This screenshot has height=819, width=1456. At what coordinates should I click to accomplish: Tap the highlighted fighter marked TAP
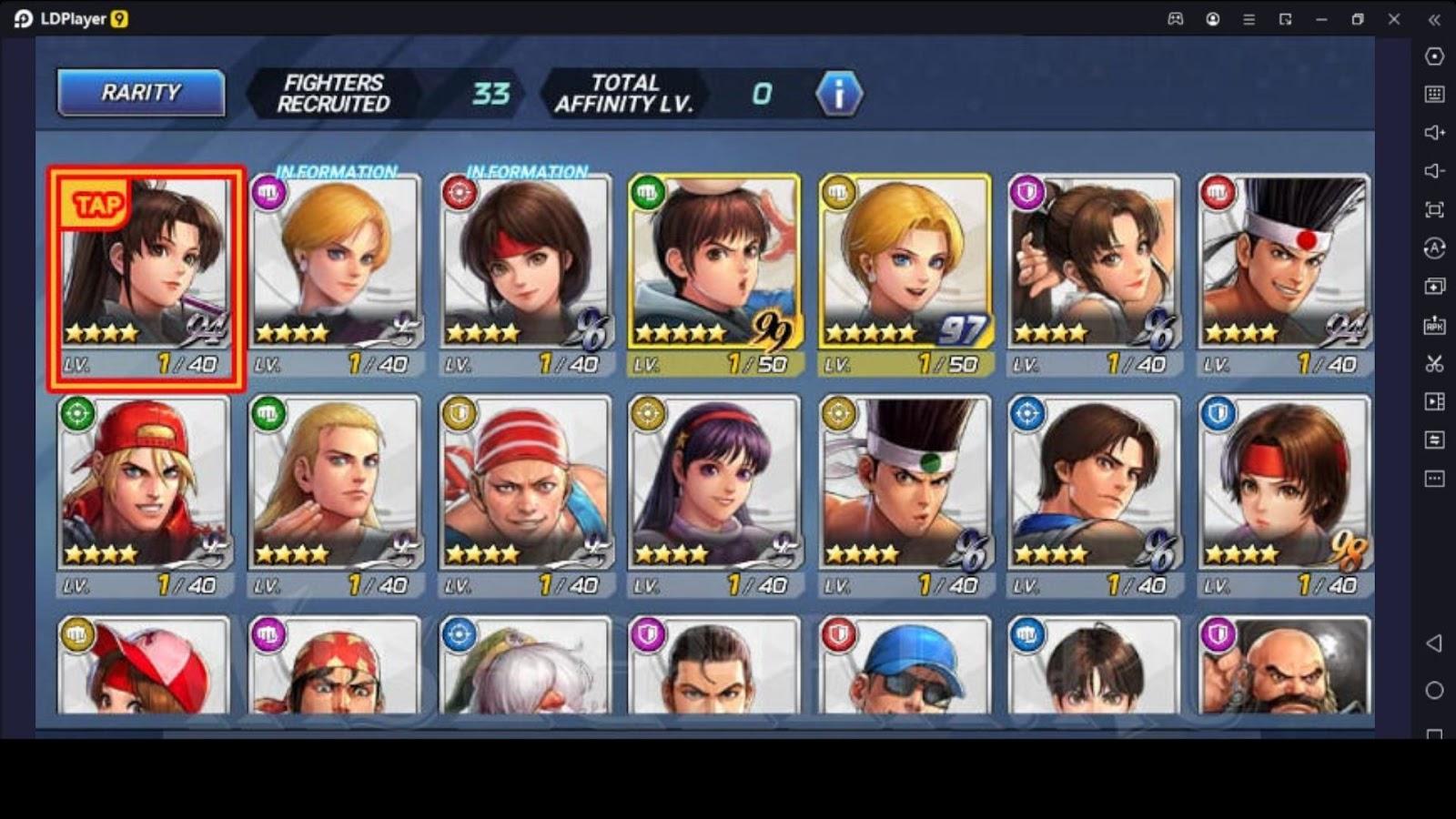coord(147,278)
